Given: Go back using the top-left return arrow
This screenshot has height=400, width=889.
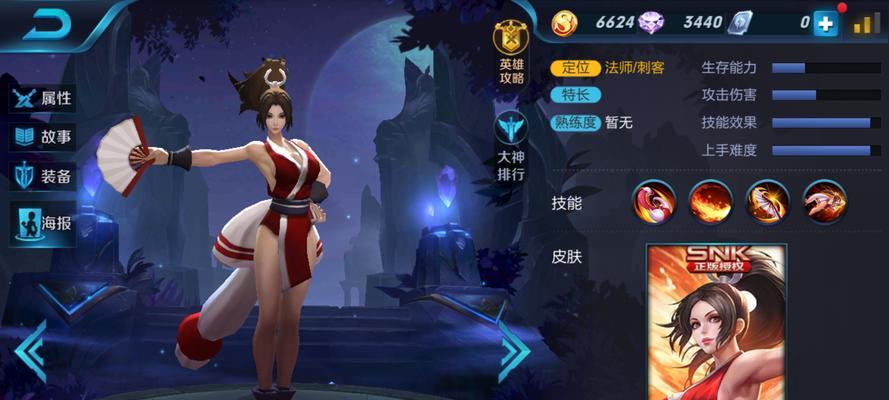Looking at the screenshot, I should (x=43, y=25).
